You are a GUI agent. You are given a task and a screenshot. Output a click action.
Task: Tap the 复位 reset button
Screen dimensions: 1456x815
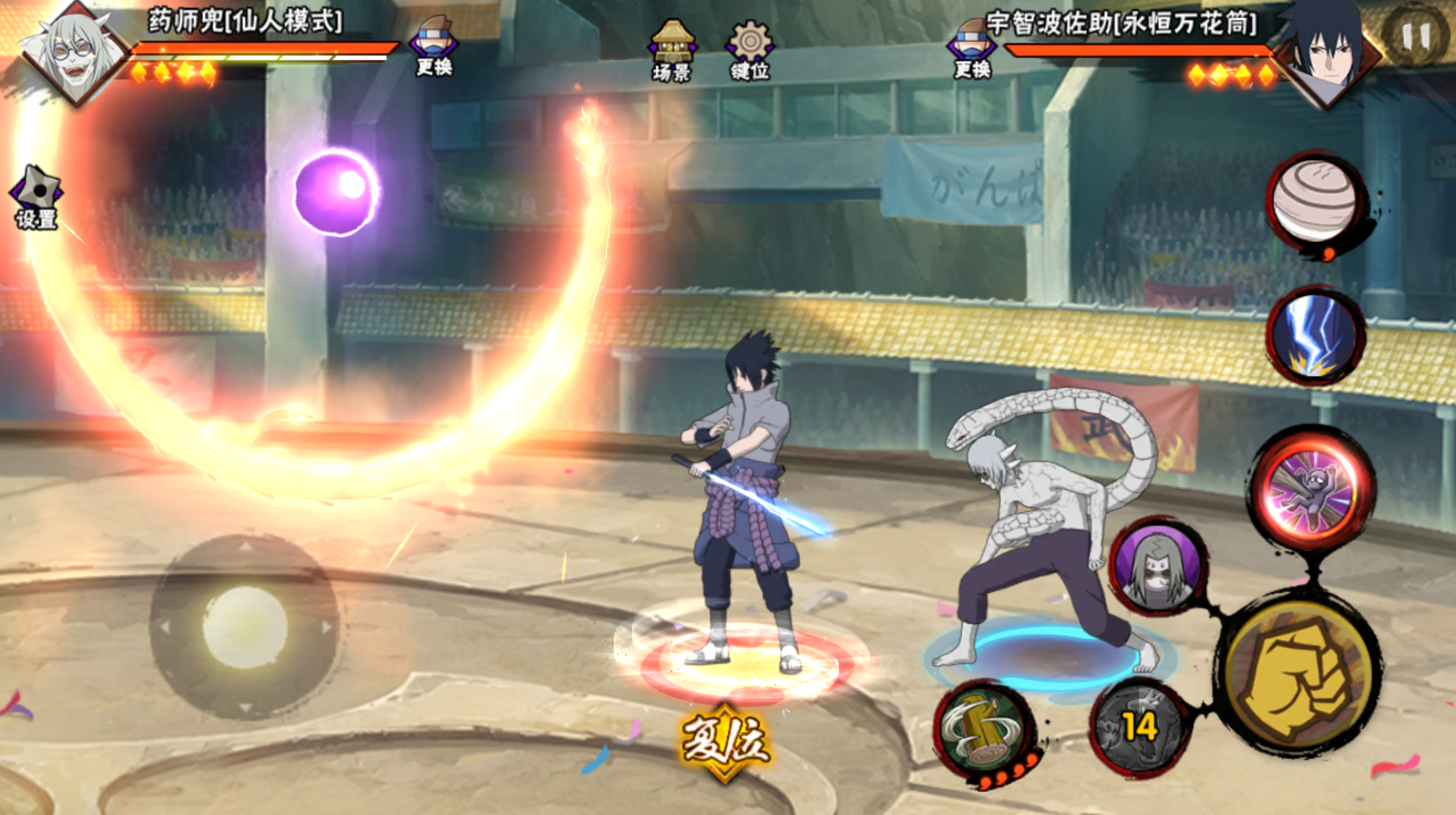(725, 741)
